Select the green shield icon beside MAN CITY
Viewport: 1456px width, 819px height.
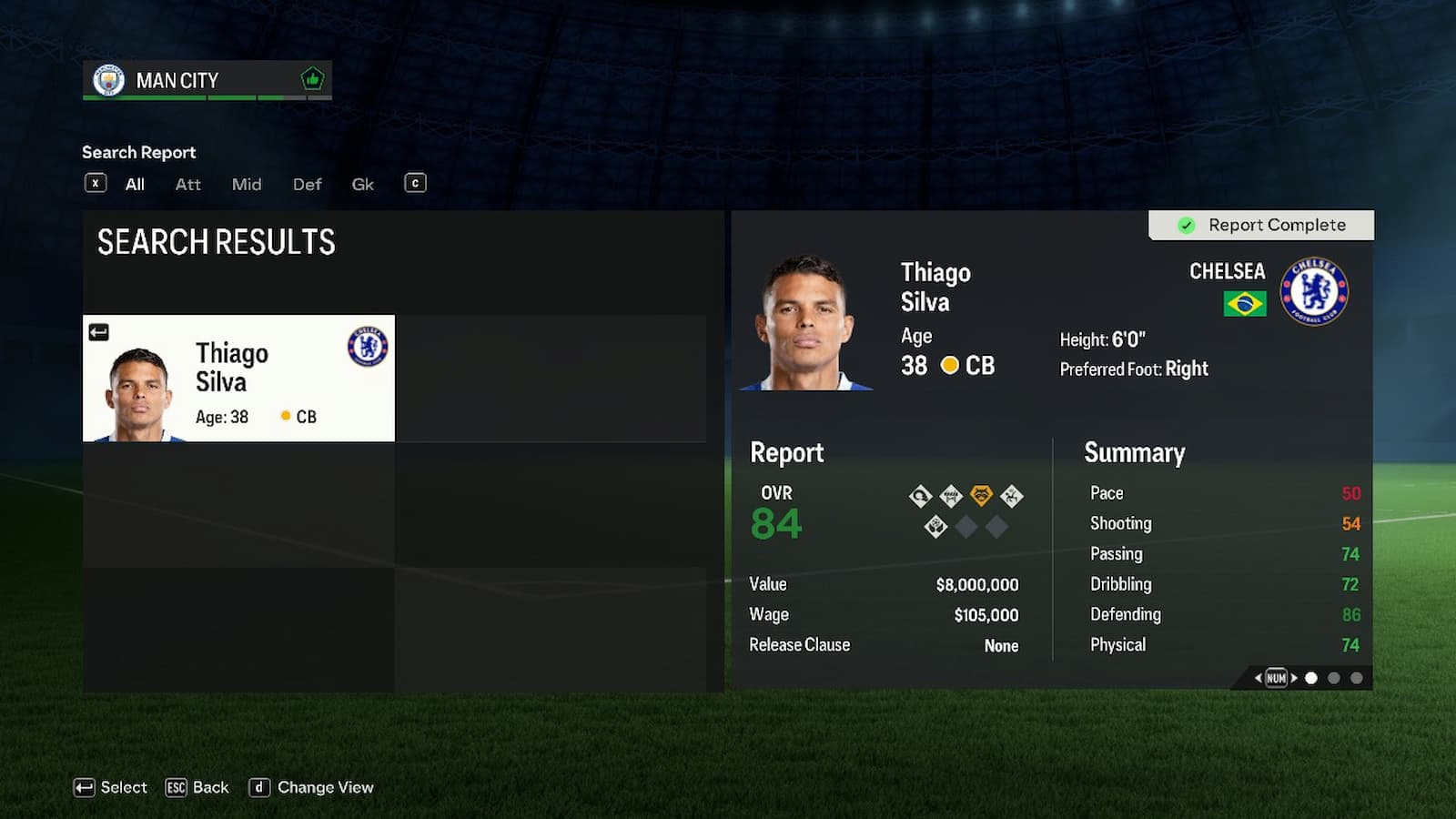point(311,79)
